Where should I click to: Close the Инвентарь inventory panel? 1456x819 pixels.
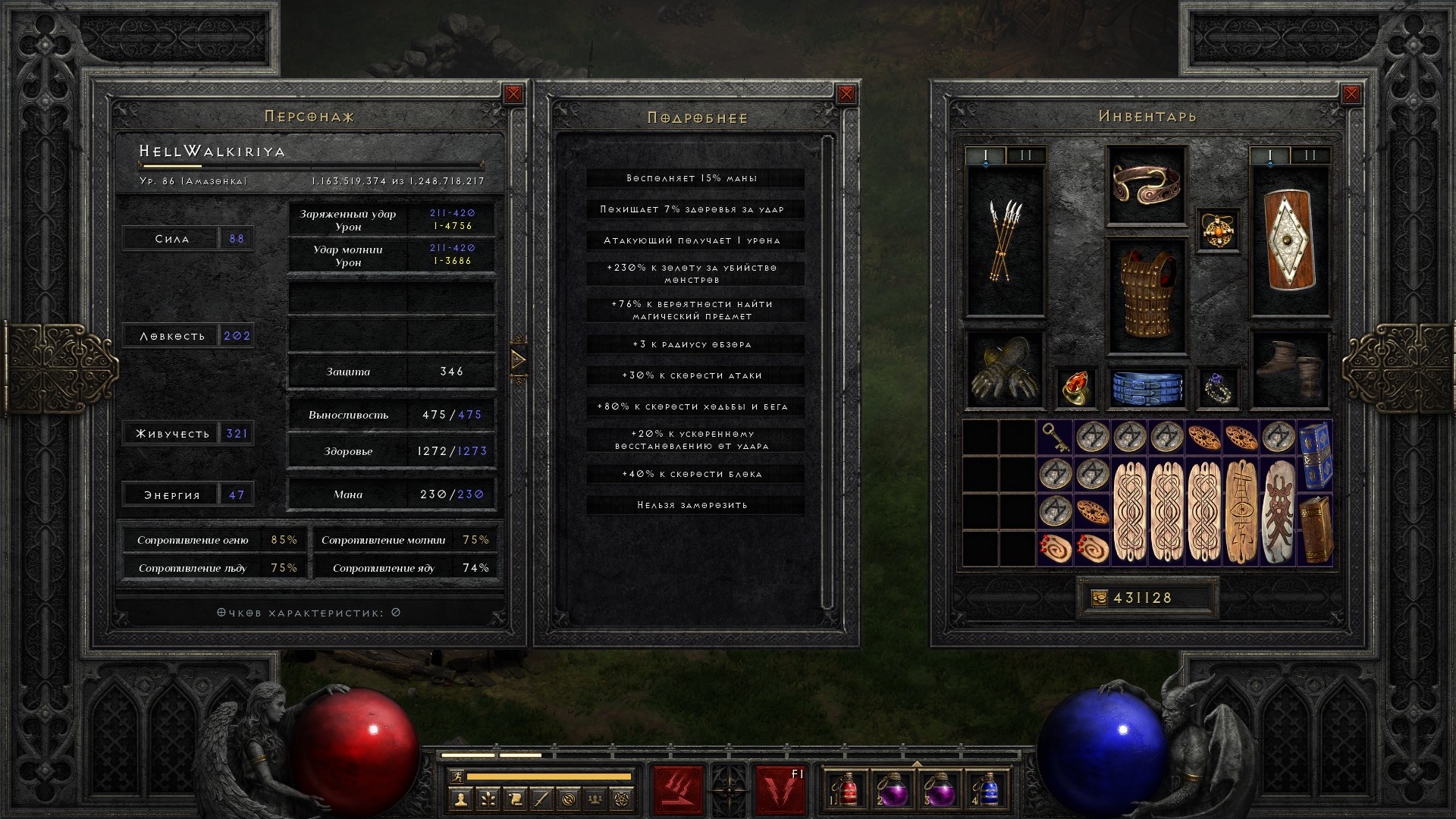(1351, 94)
